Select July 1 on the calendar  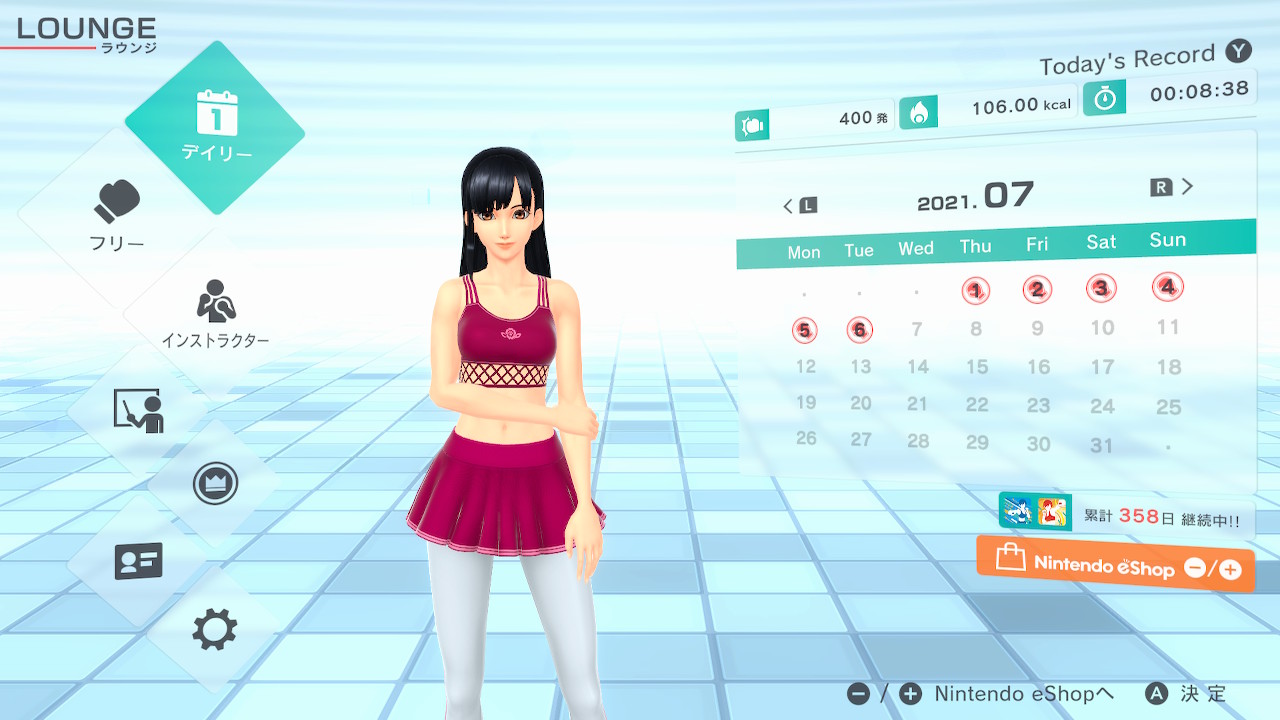[x=976, y=291]
